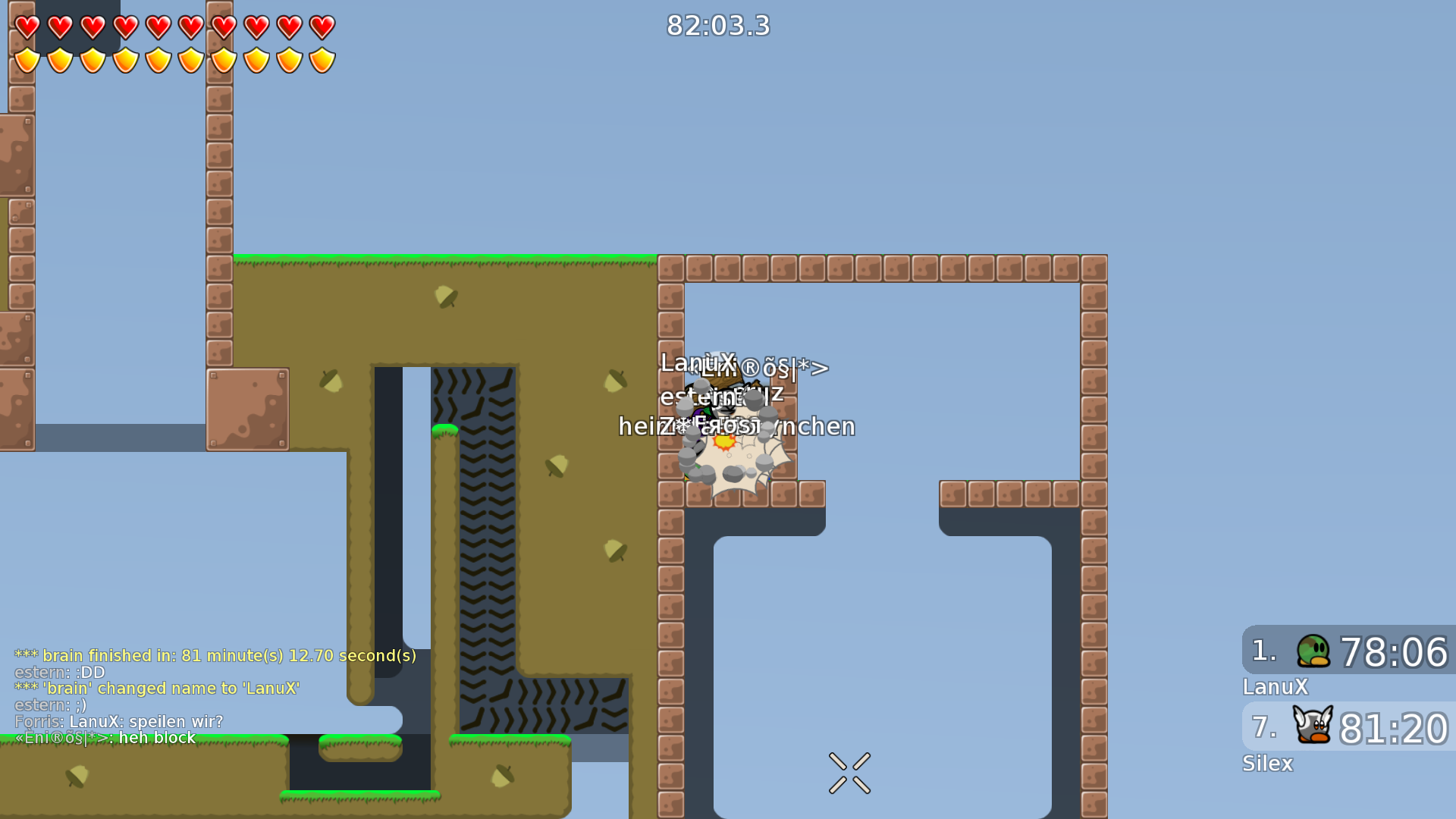Click Forris's chat message 'speilen wir?'

(119, 721)
